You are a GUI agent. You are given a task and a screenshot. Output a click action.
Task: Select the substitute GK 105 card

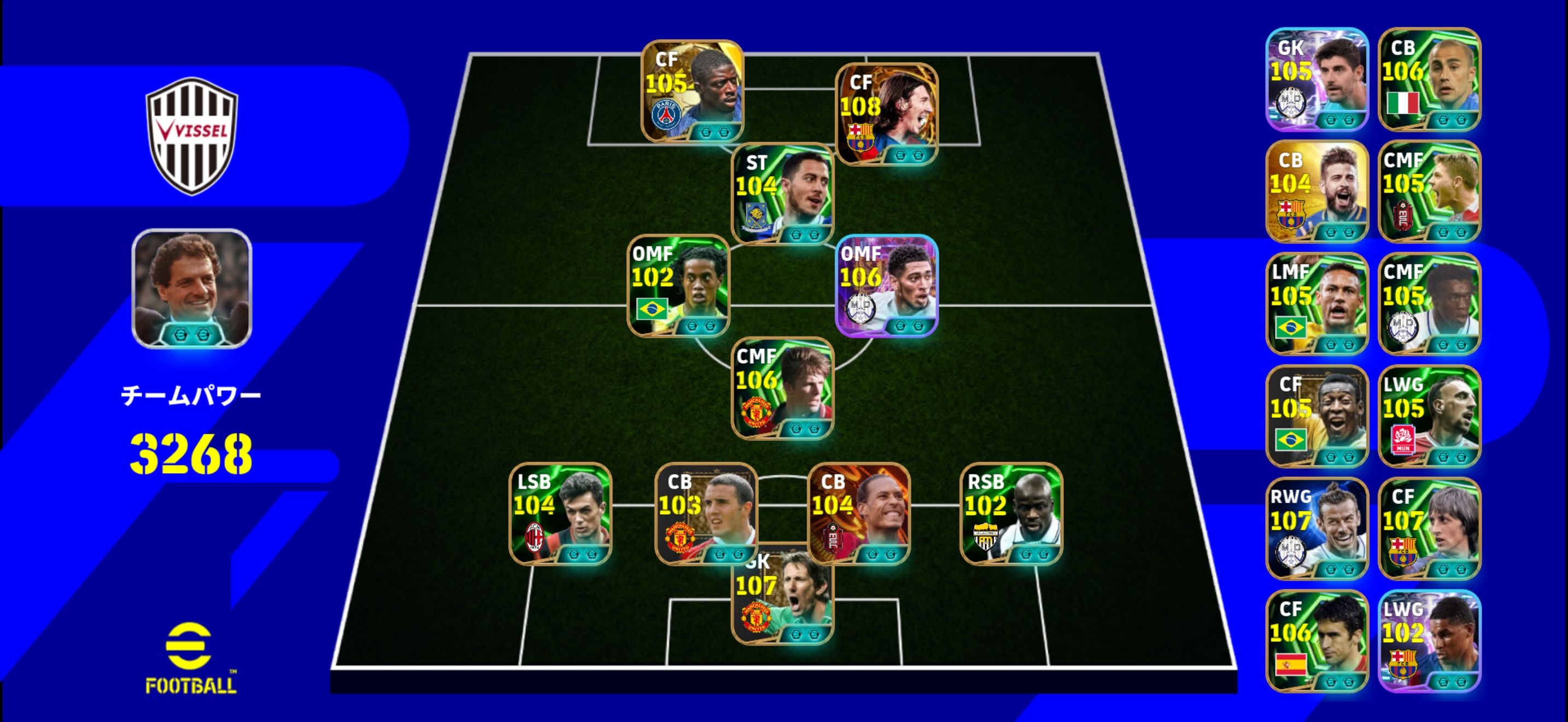(x=1317, y=79)
